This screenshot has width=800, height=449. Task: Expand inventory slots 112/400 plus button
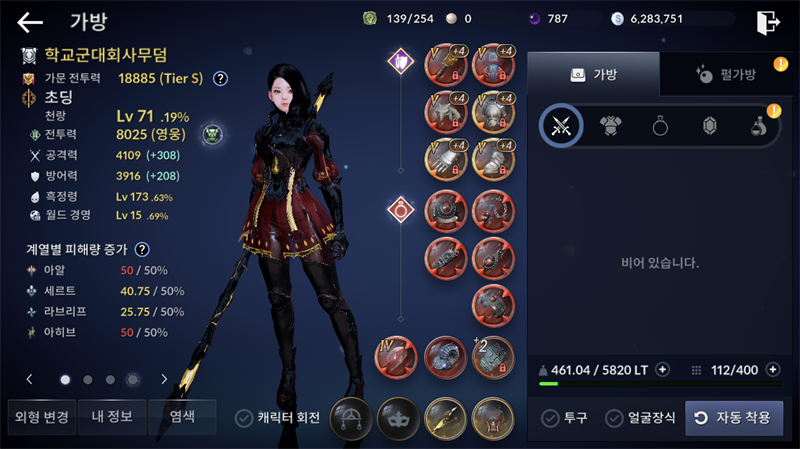coord(772,370)
